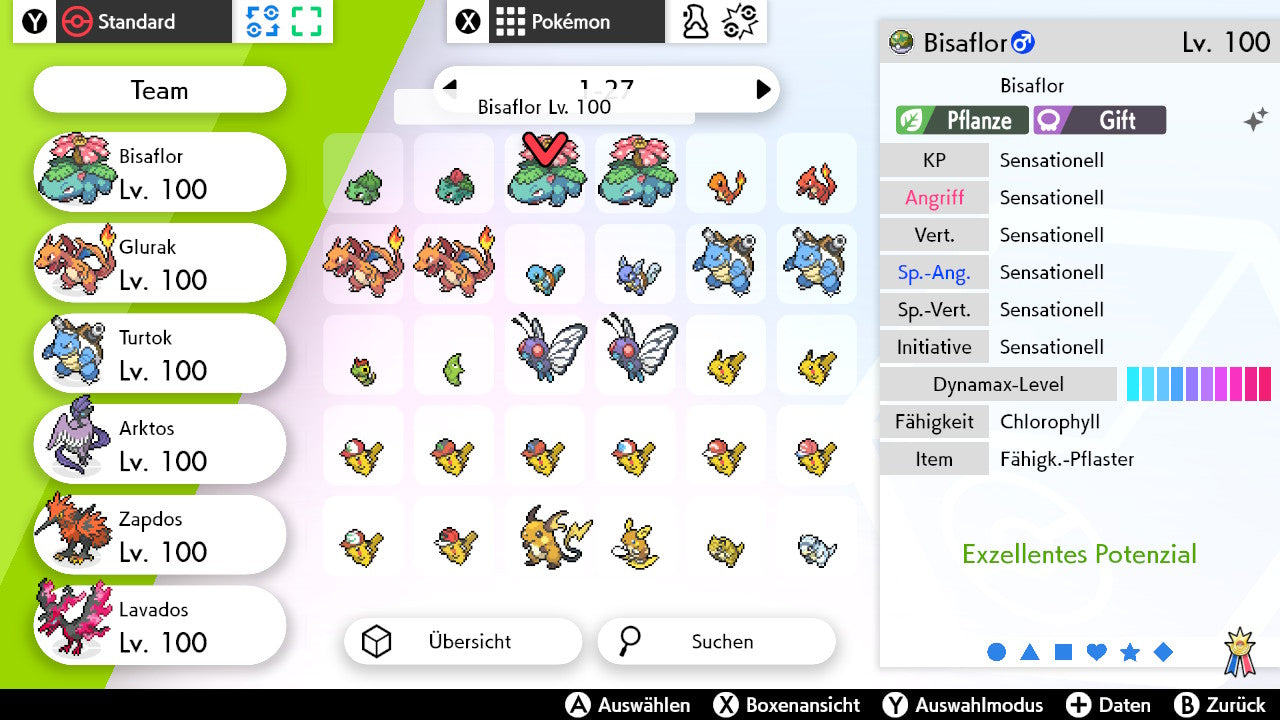The width and height of the screenshot is (1280, 720).
Task: Select Arktos in the team list
Action: click(160, 445)
